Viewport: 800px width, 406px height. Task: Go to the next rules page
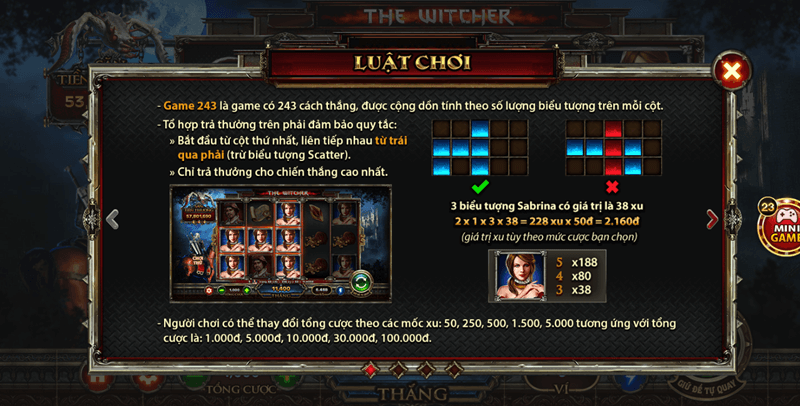(x=712, y=218)
